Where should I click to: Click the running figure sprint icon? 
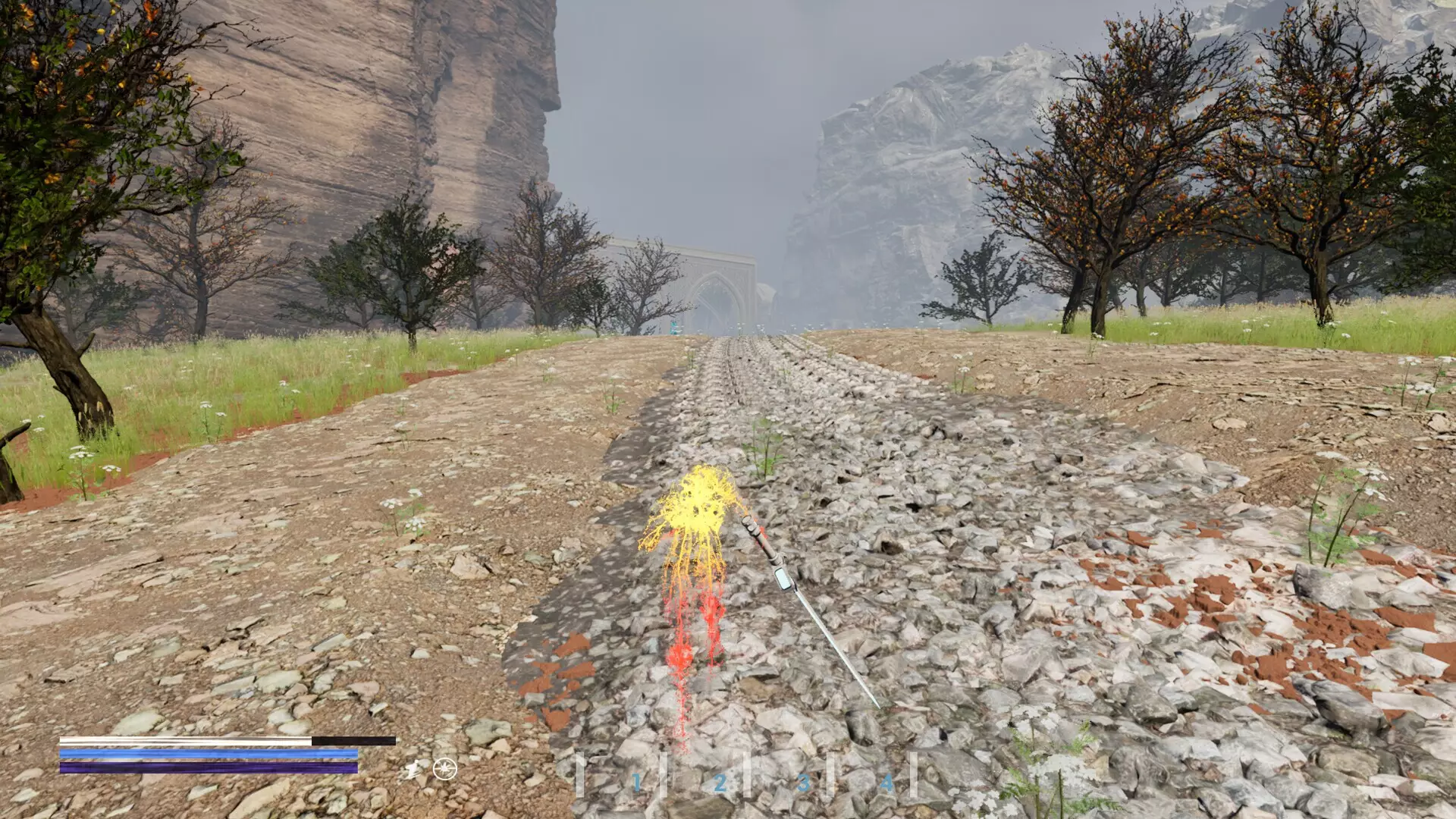click(x=413, y=770)
